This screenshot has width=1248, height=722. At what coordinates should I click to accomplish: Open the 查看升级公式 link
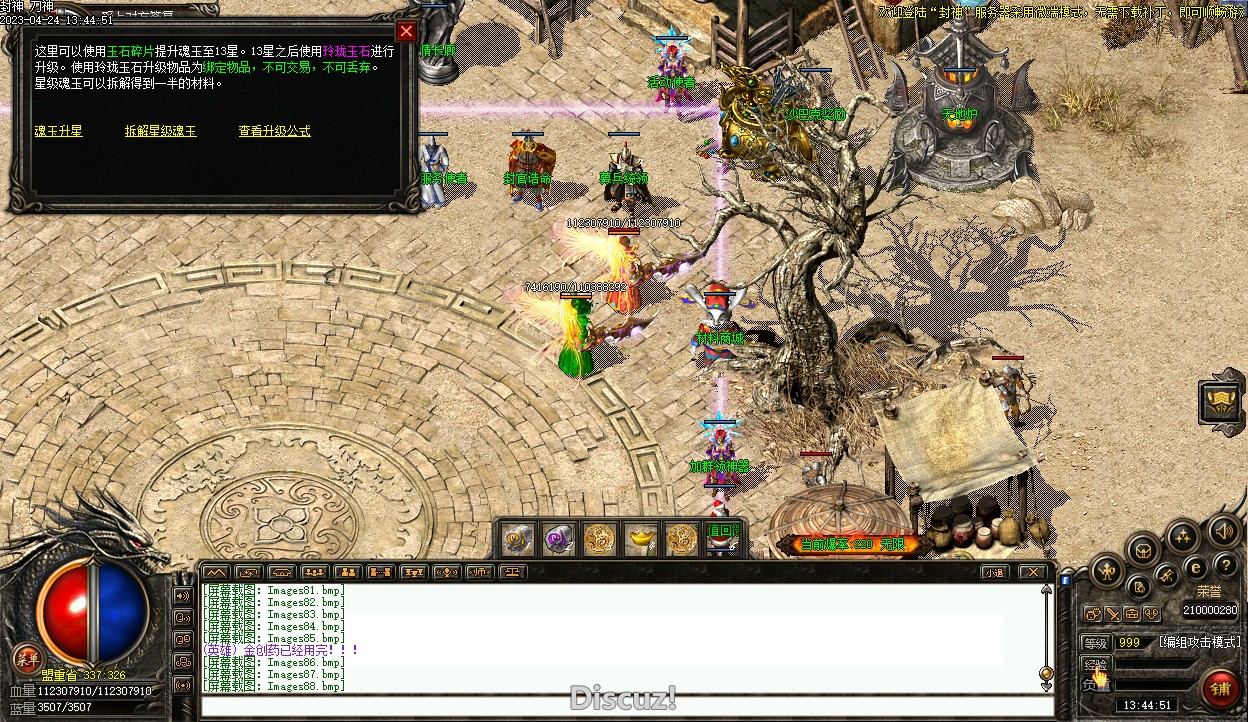[274, 131]
